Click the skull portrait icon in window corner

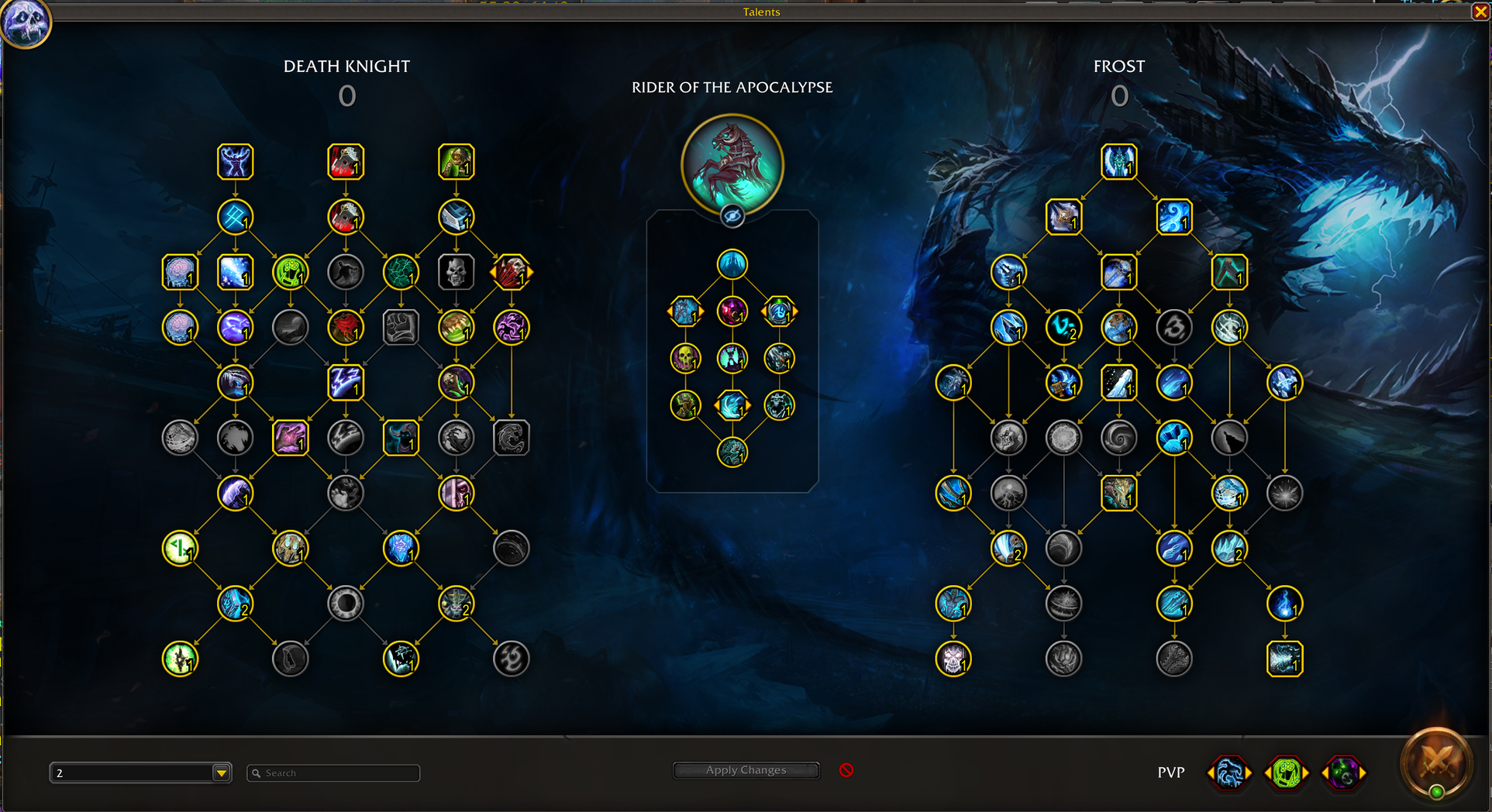[26, 22]
